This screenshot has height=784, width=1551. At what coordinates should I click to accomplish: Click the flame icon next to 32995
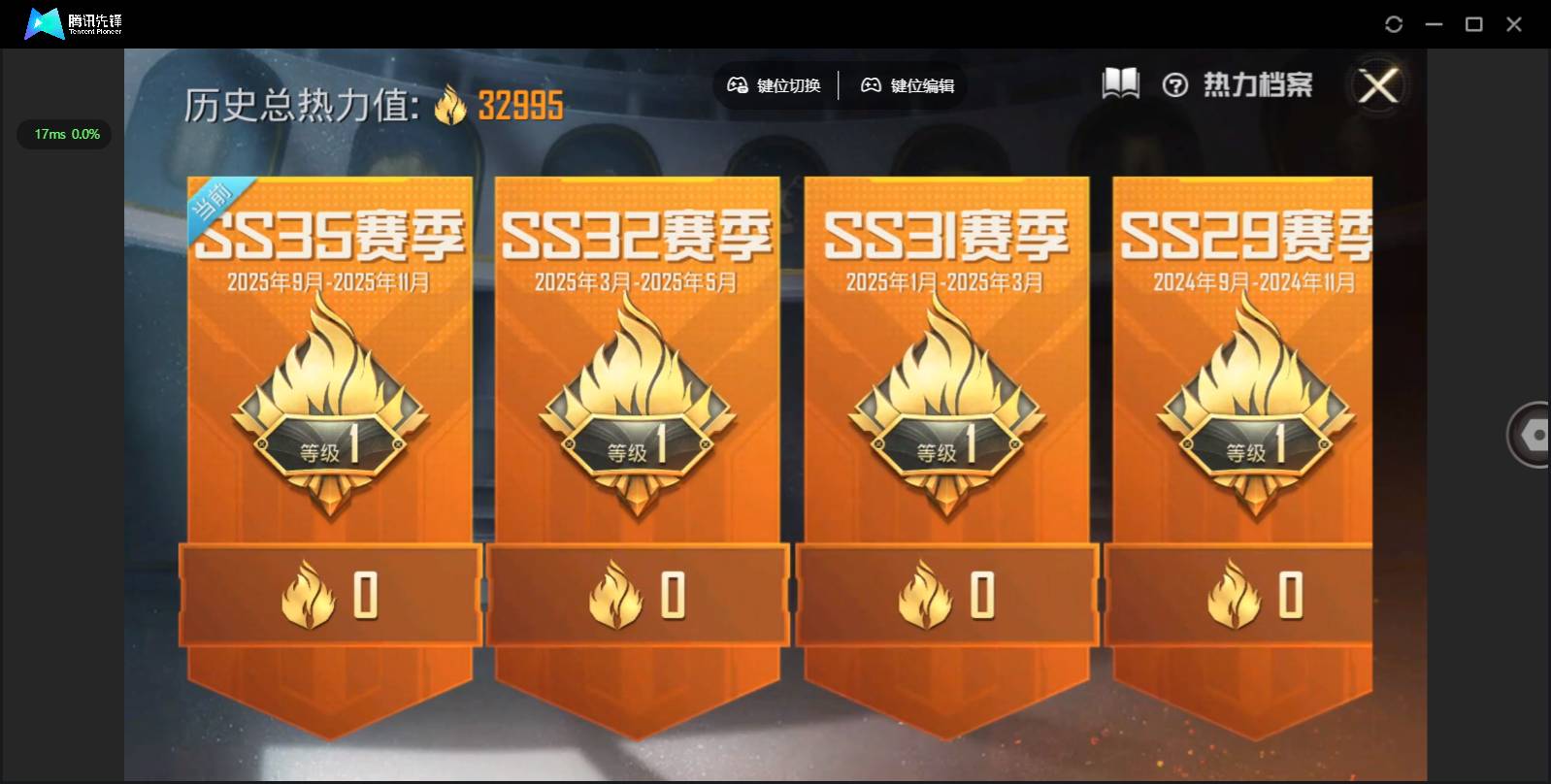click(x=448, y=107)
